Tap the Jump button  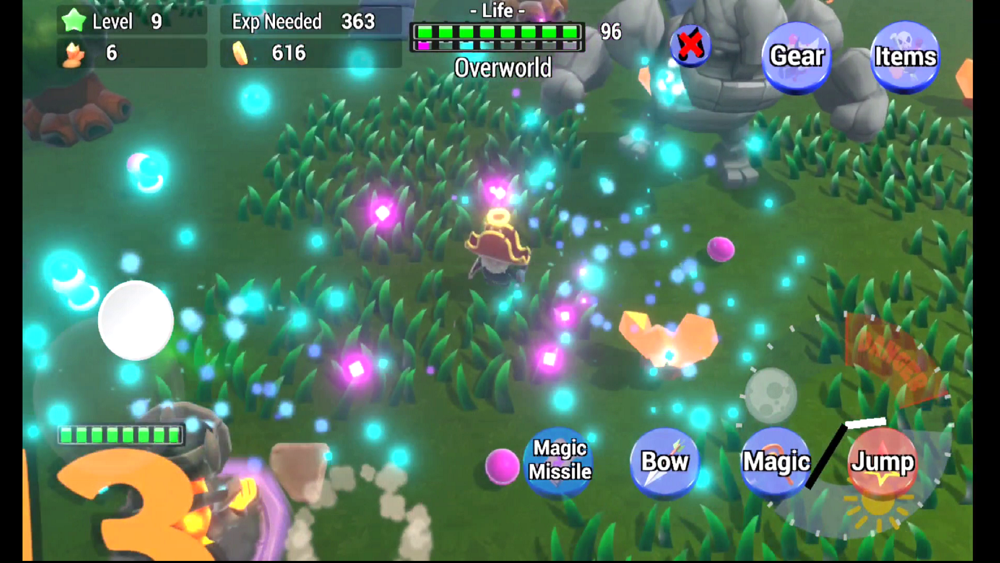[882, 462]
